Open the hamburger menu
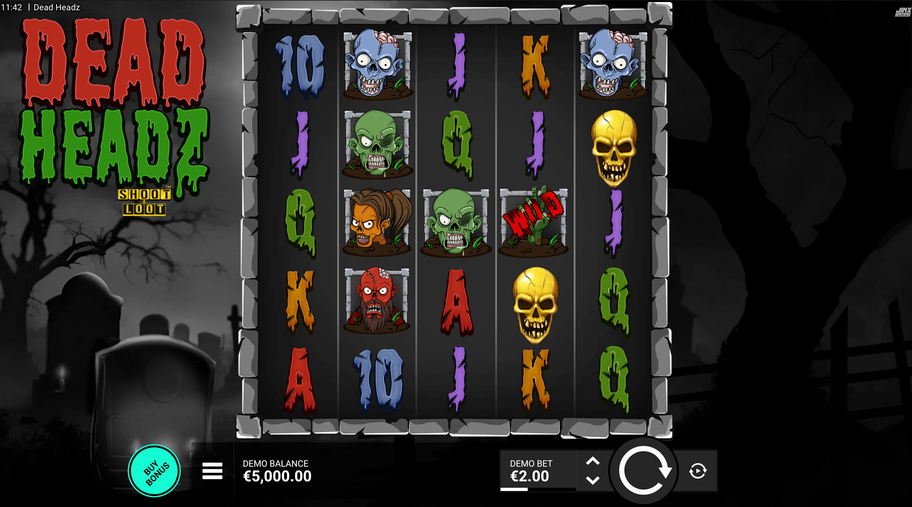912x507 pixels. click(212, 471)
